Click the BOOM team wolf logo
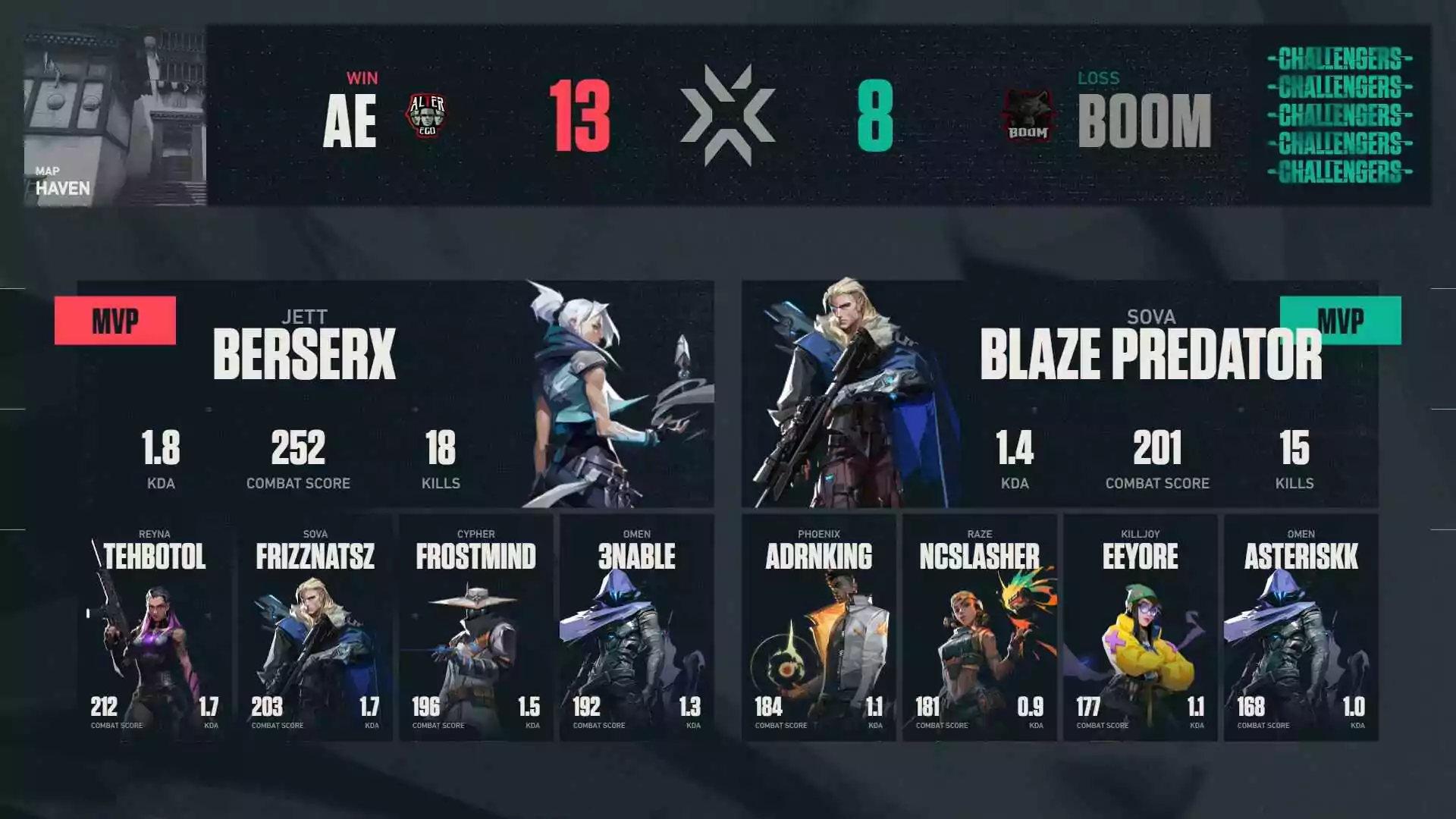The width and height of the screenshot is (1456, 819). 1027,115
